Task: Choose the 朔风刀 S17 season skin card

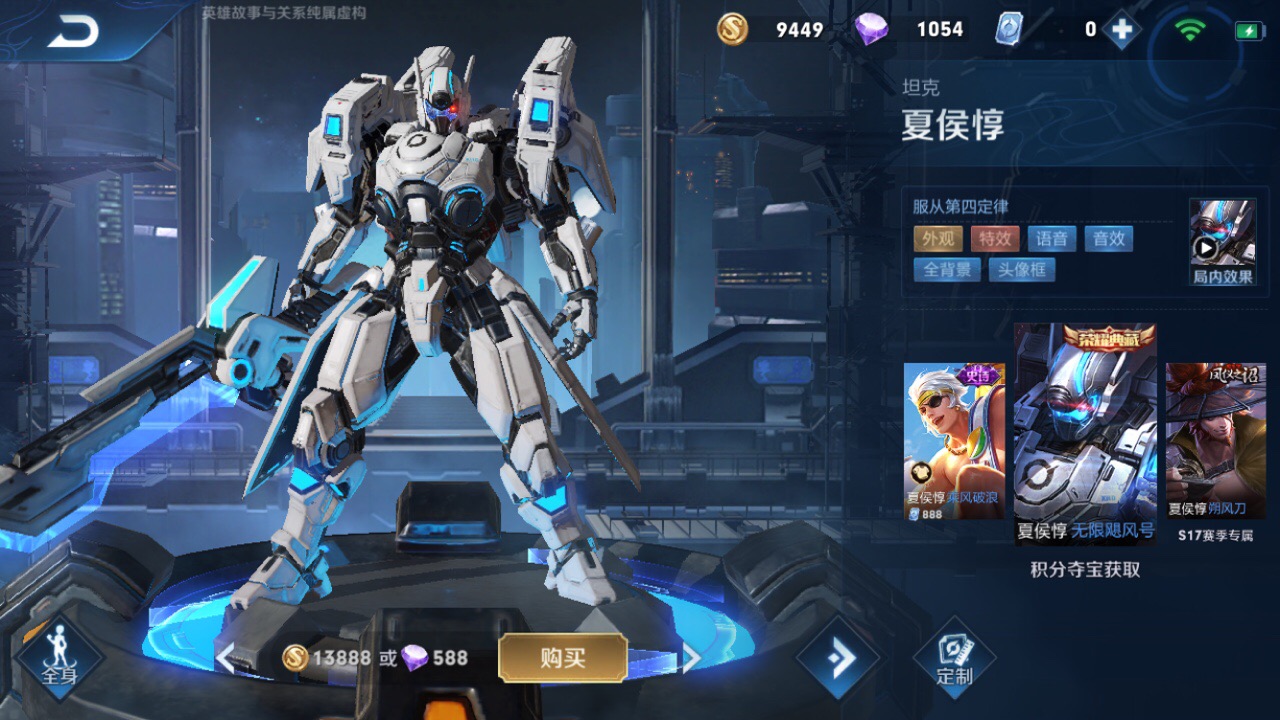Action: (x=1215, y=440)
